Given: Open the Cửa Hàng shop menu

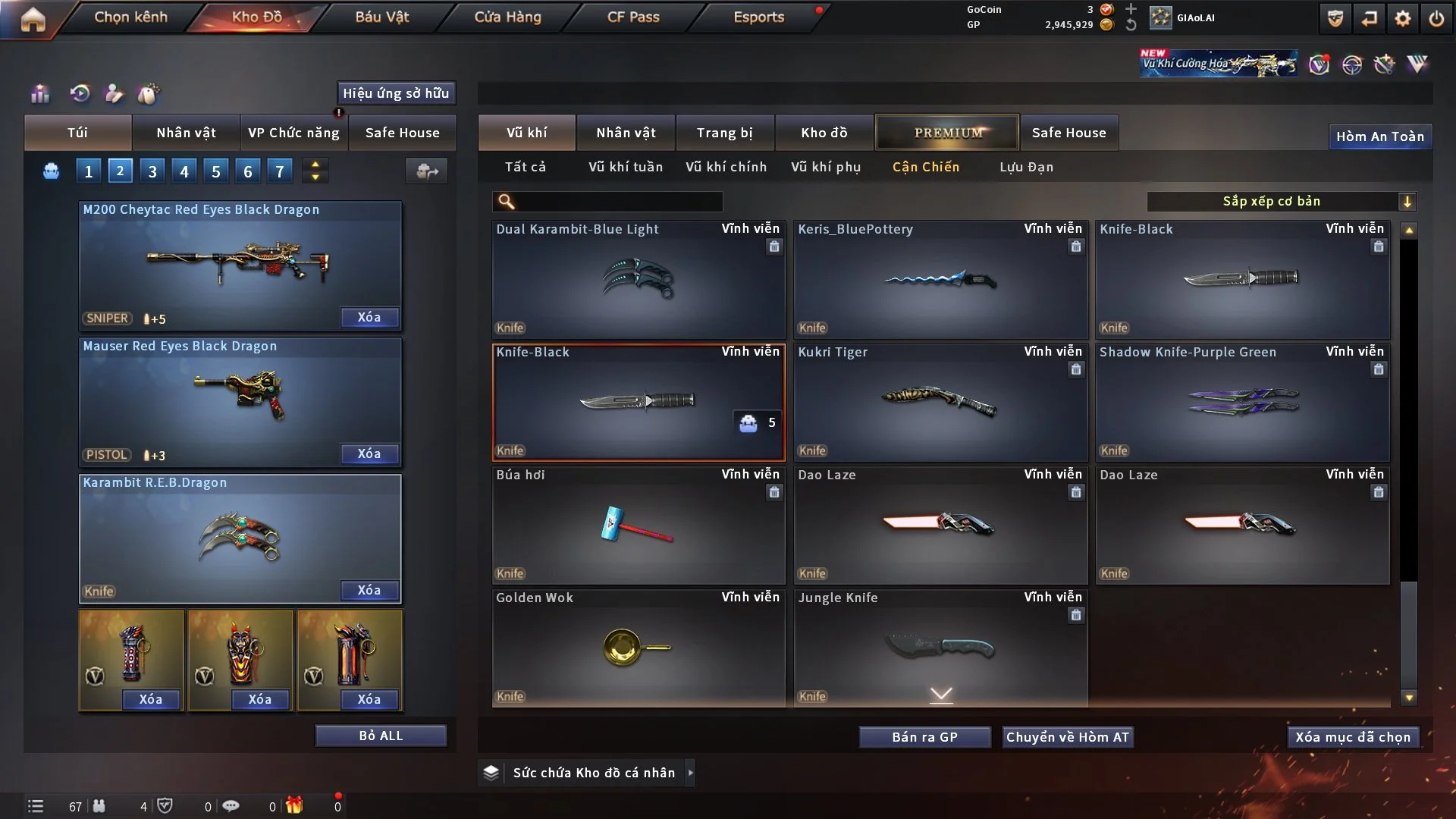Looking at the screenshot, I should coord(507,17).
